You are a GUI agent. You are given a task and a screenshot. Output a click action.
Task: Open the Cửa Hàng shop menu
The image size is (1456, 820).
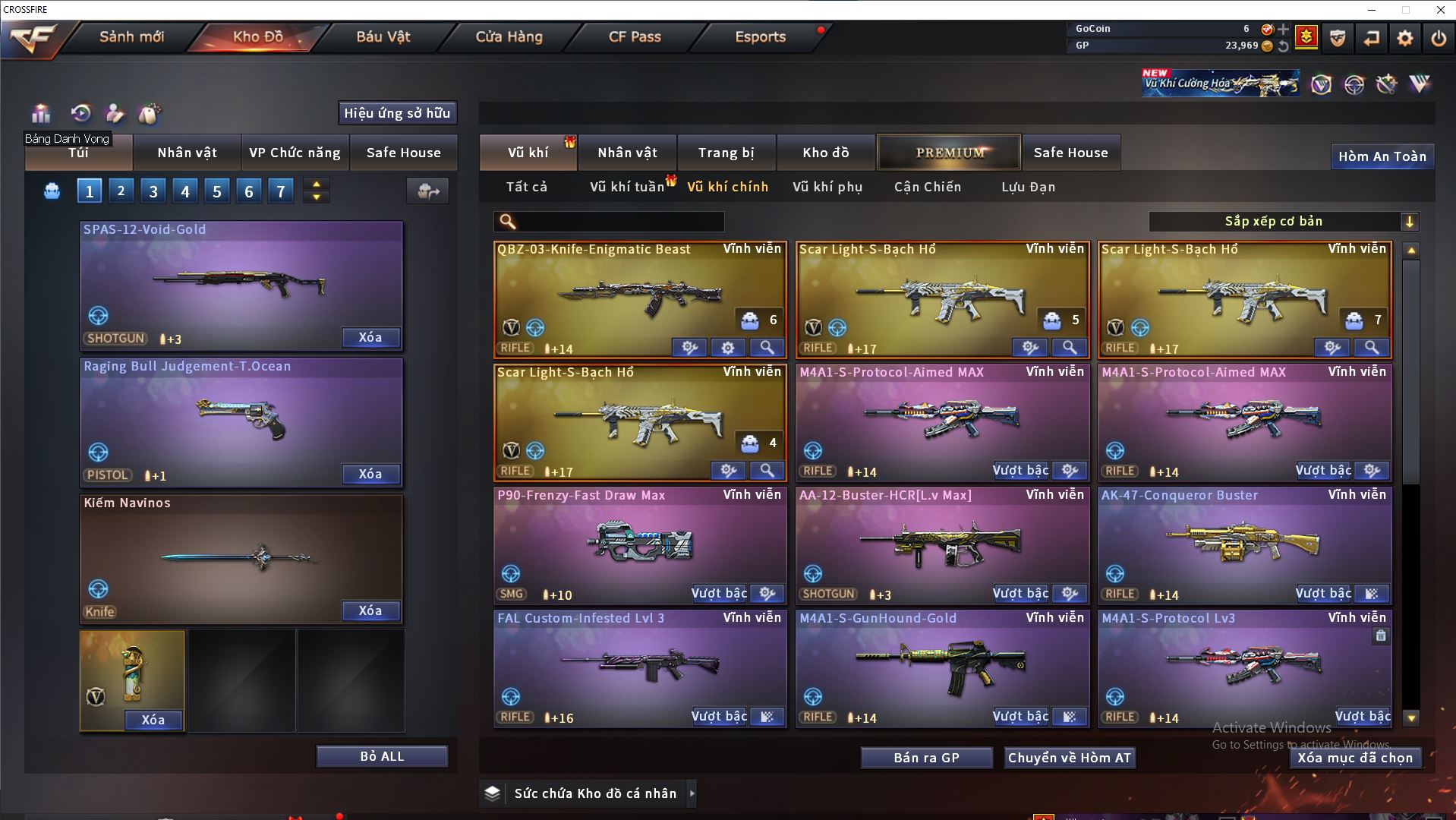point(509,36)
